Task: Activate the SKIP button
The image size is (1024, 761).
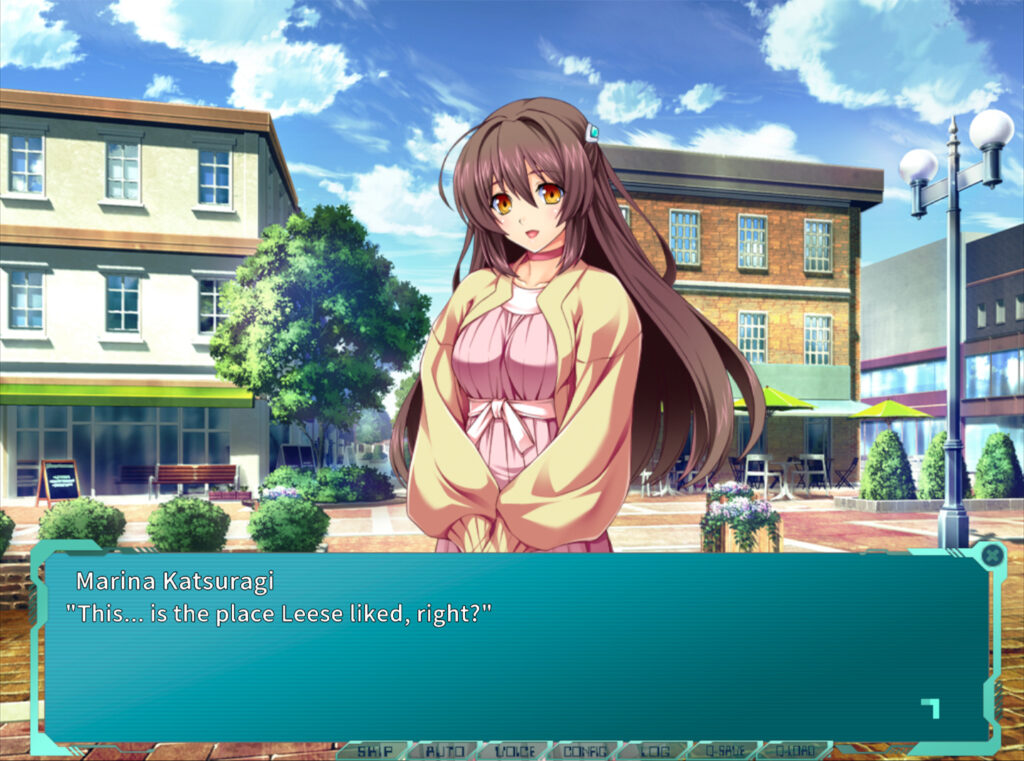Action: [374, 750]
